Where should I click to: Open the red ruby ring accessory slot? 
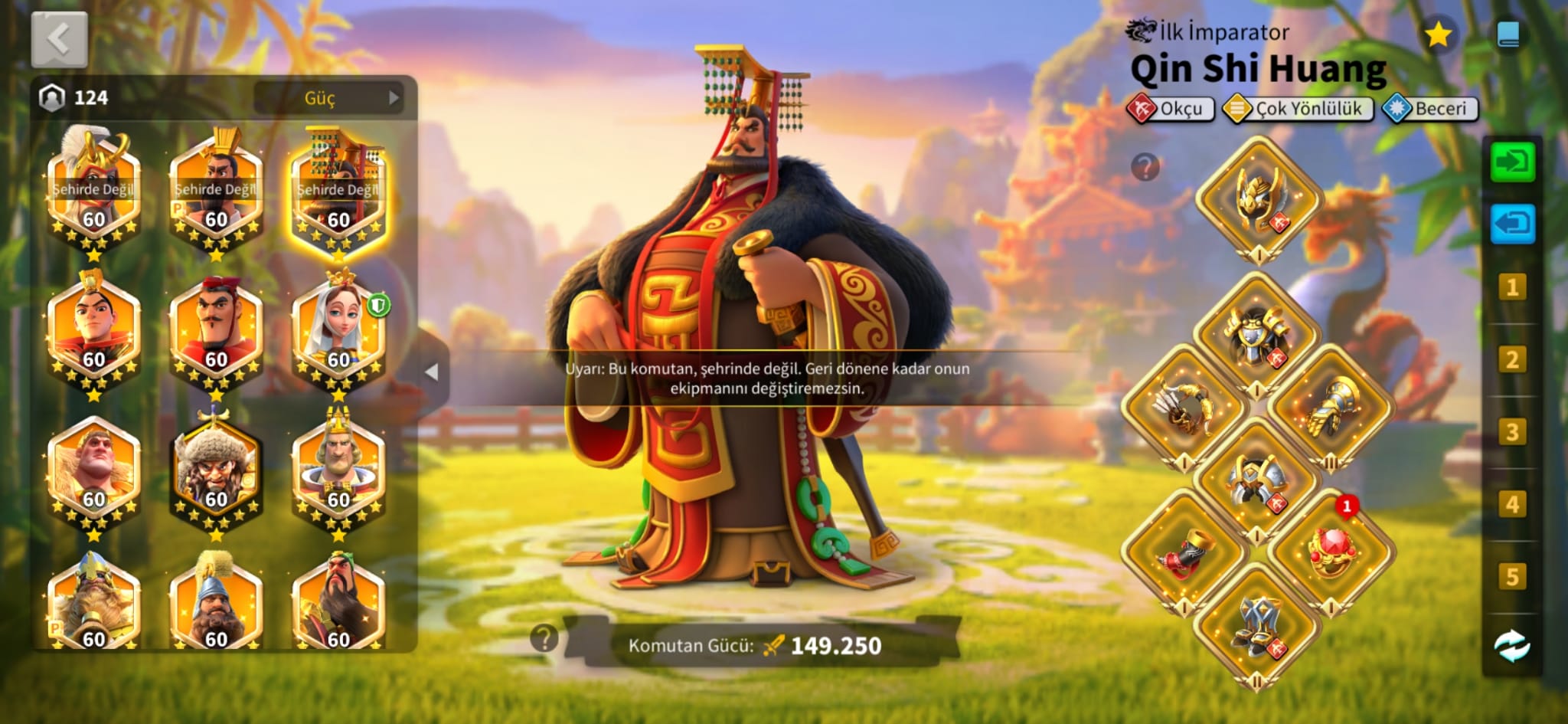click(1331, 550)
